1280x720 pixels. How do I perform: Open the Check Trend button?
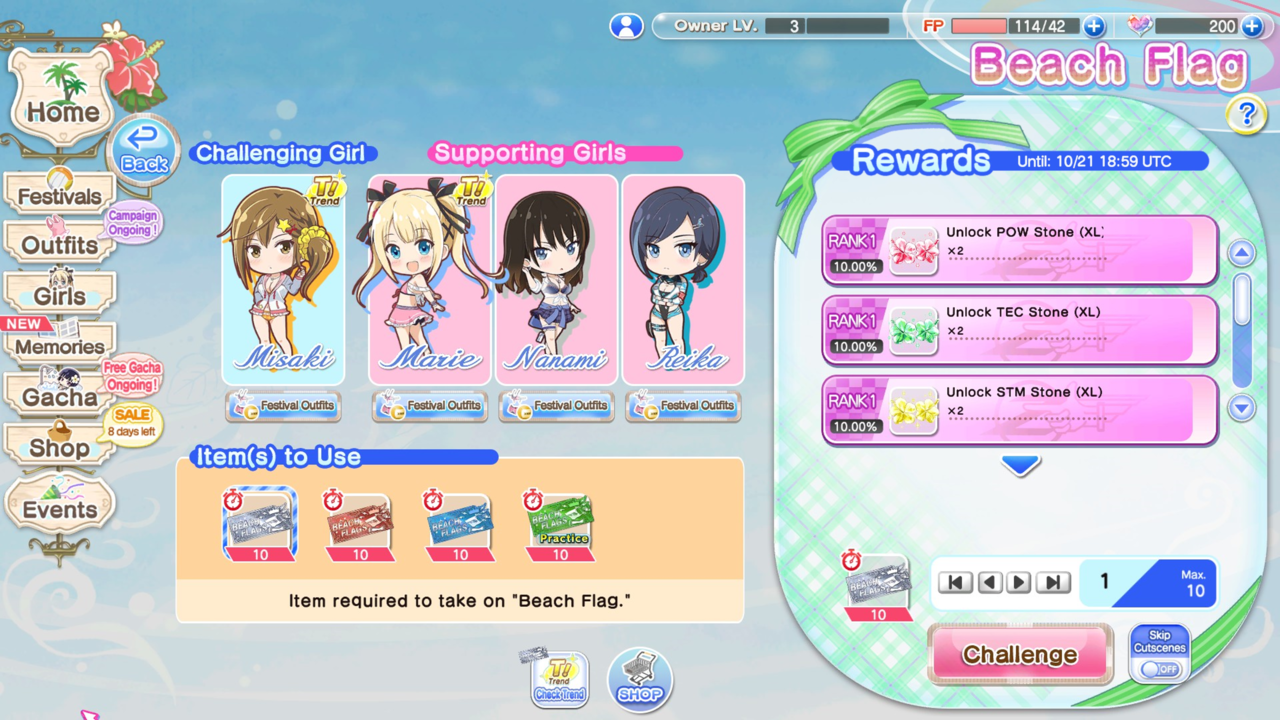click(x=559, y=680)
